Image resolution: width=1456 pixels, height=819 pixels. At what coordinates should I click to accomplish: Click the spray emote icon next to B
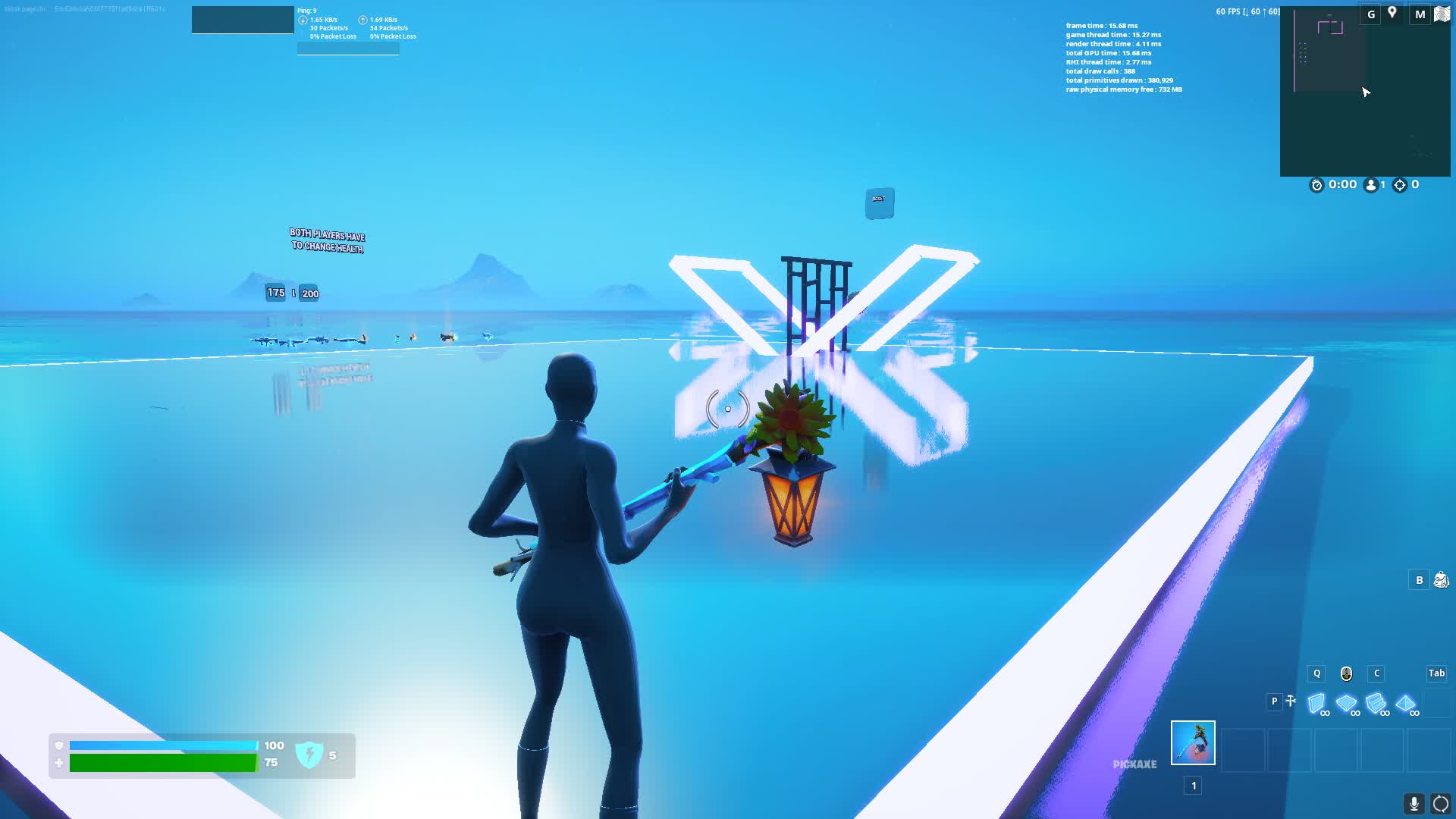(x=1440, y=579)
